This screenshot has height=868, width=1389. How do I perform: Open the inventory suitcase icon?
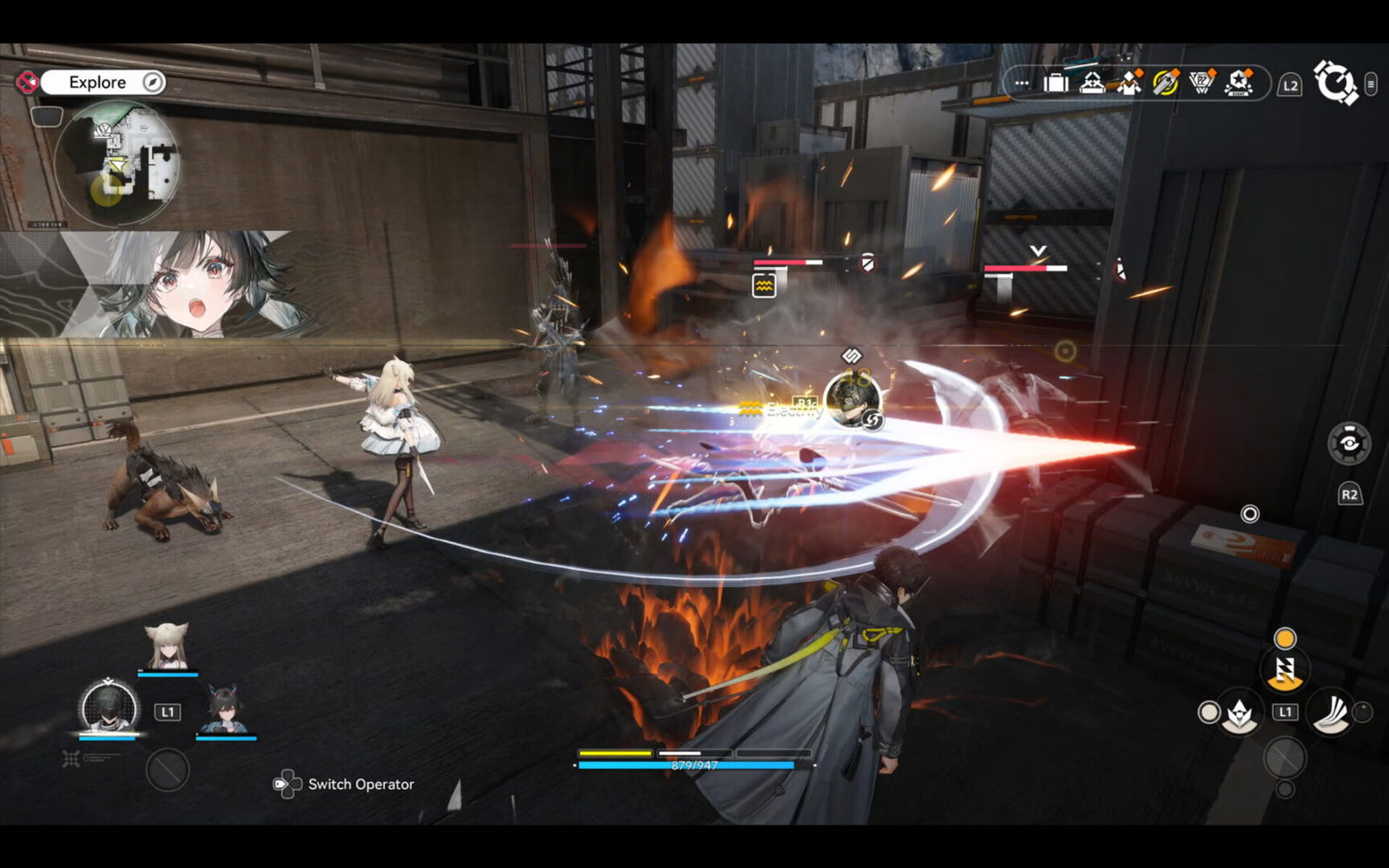click(1056, 83)
